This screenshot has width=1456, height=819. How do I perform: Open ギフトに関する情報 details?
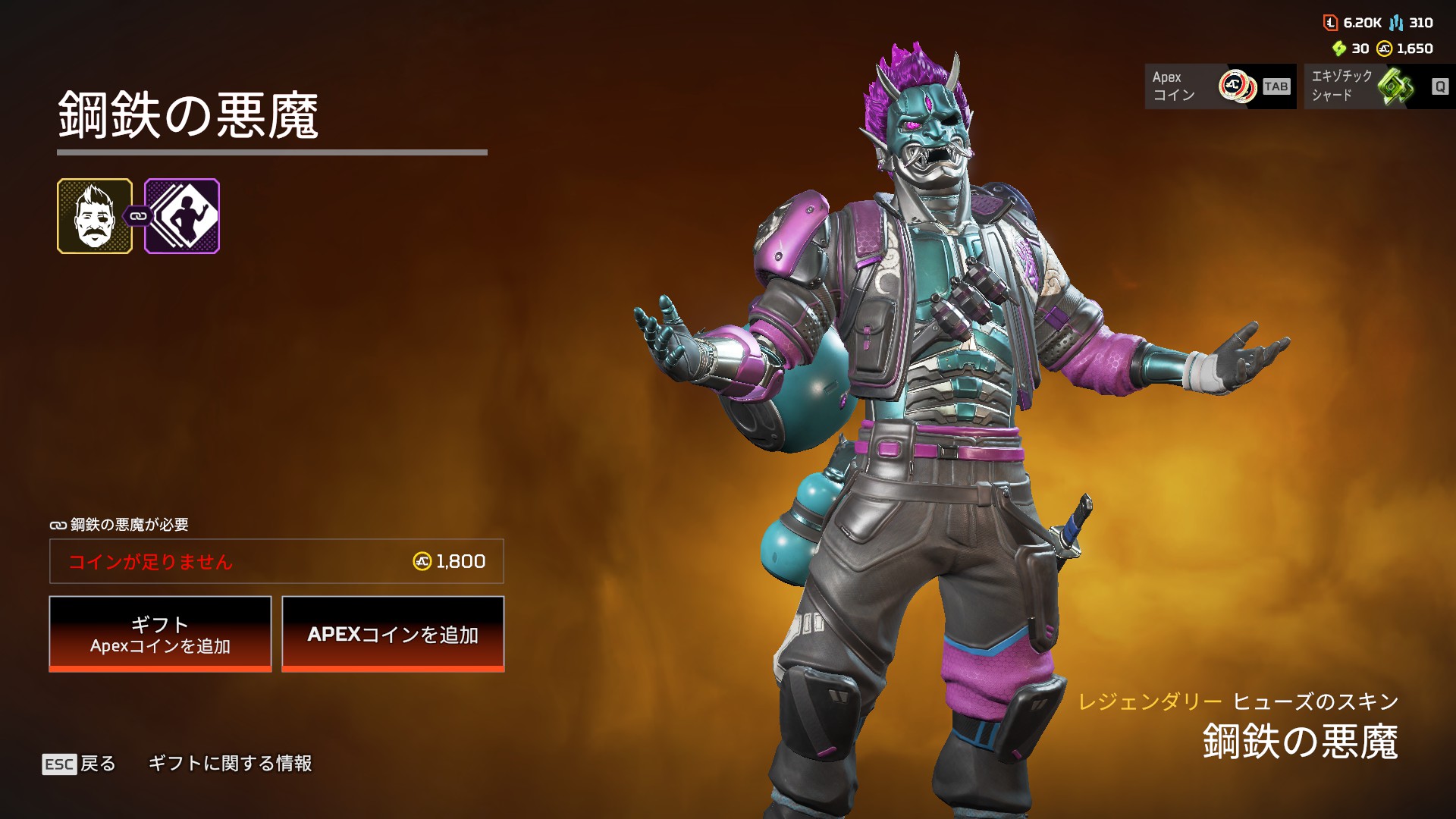[x=230, y=764]
